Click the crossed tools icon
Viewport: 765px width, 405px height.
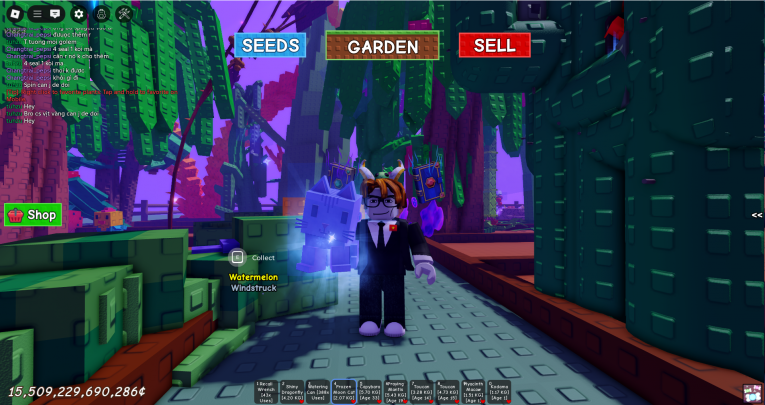point(125,14)
